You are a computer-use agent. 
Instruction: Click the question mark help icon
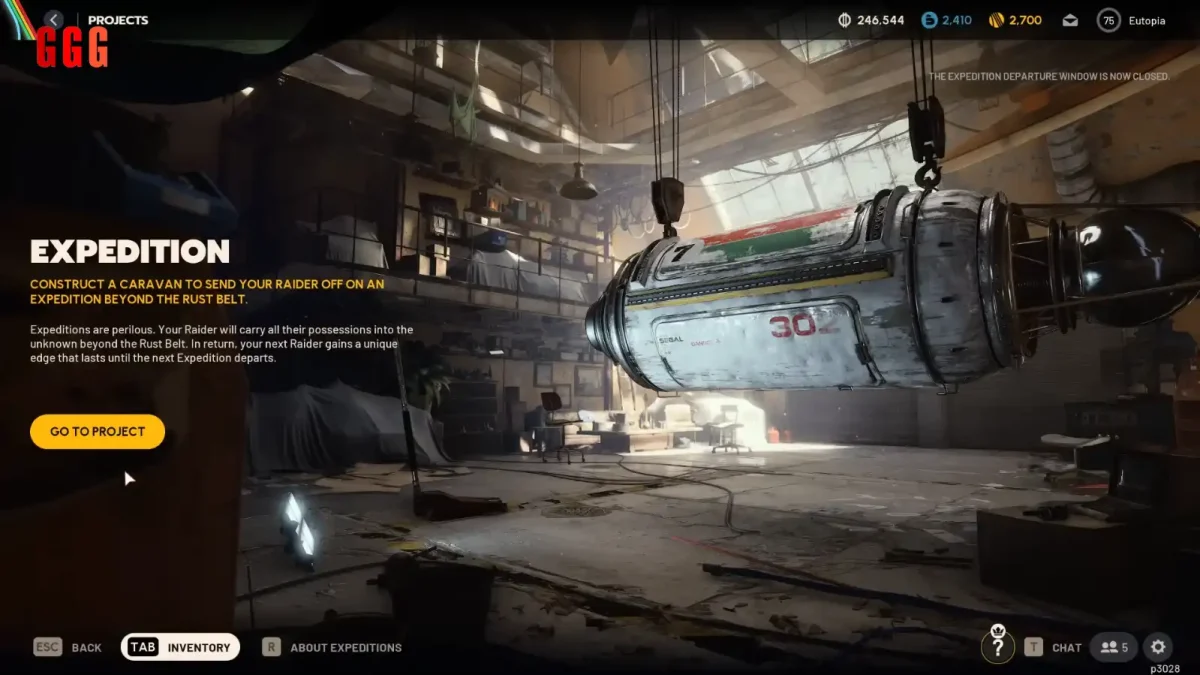996,647
